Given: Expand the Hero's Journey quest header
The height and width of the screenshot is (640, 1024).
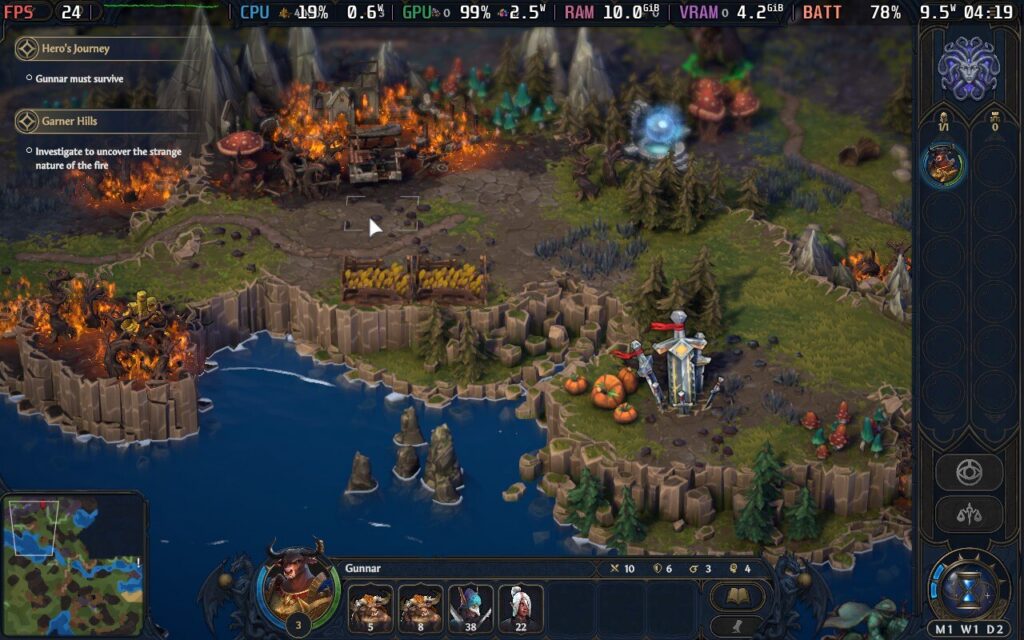Looking at the screenshot, I should click(75, 48).
